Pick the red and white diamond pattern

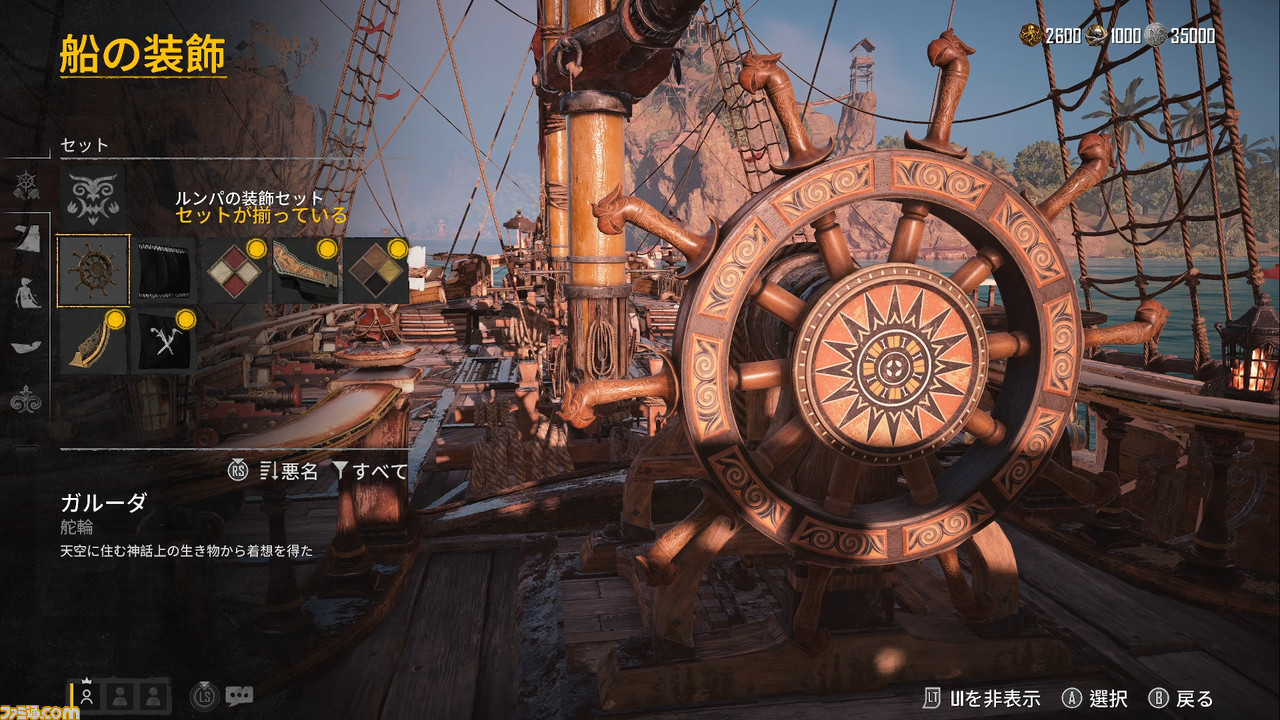click(235, 270)
